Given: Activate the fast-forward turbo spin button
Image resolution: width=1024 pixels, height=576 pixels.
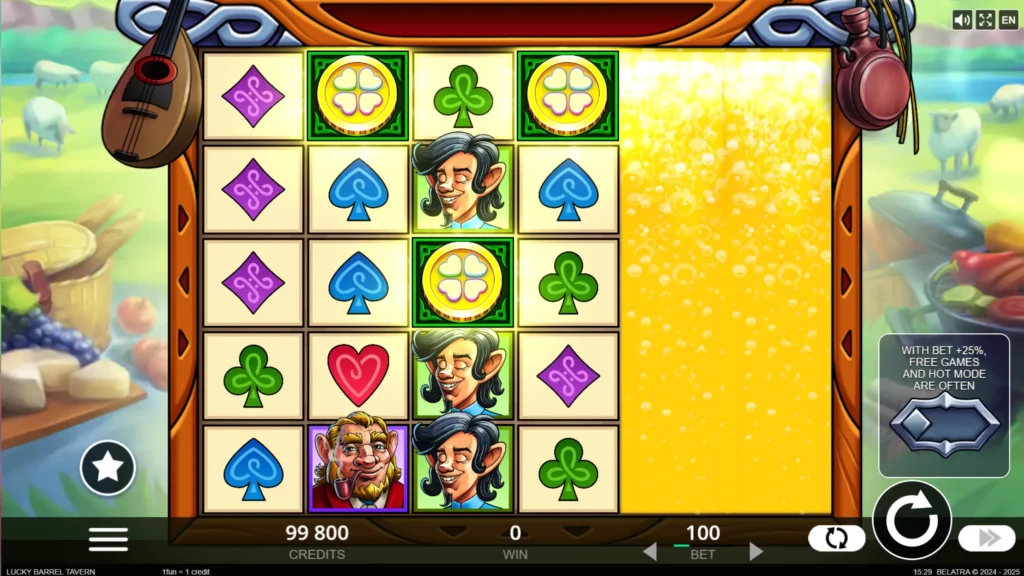Looking at the screenshot, I should pyautogui.click(x=986, y=538).
